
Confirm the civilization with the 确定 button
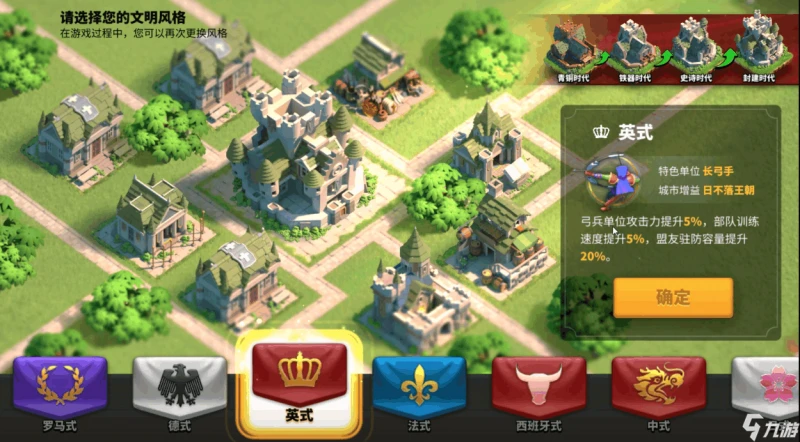coord(673,297)
